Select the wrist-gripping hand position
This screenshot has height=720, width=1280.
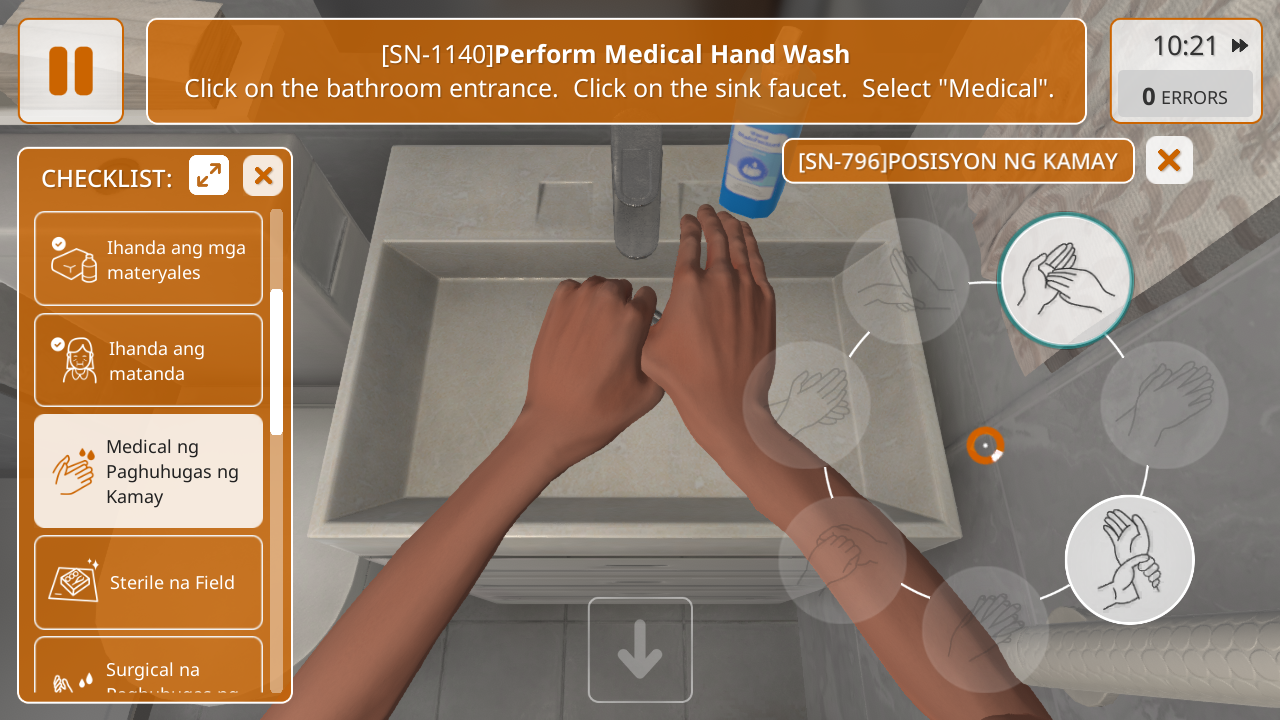[x=1129, y=559]
